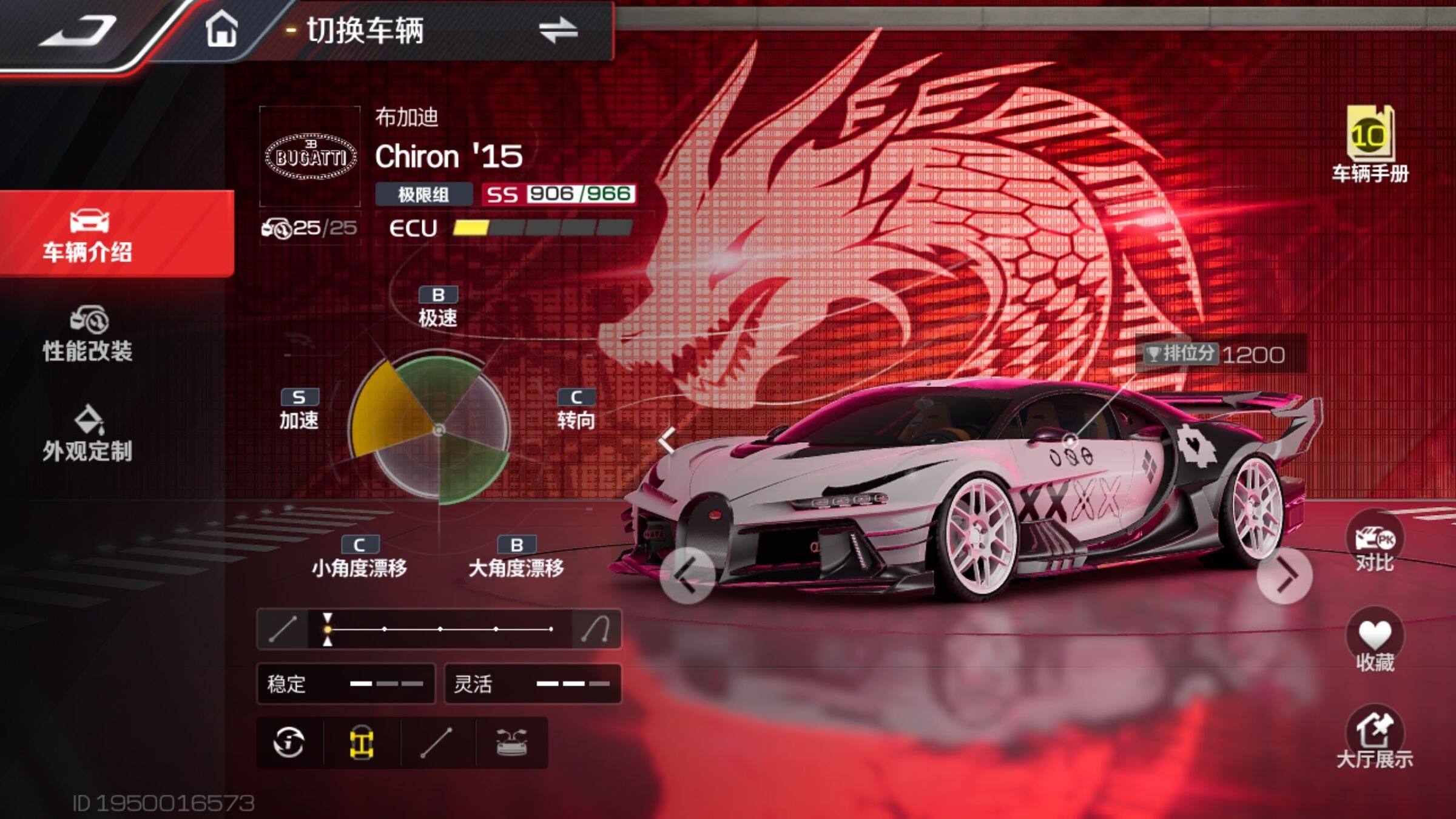Switch to the 性能改装 tab
1456x819 pixels.
pos(88,335)
